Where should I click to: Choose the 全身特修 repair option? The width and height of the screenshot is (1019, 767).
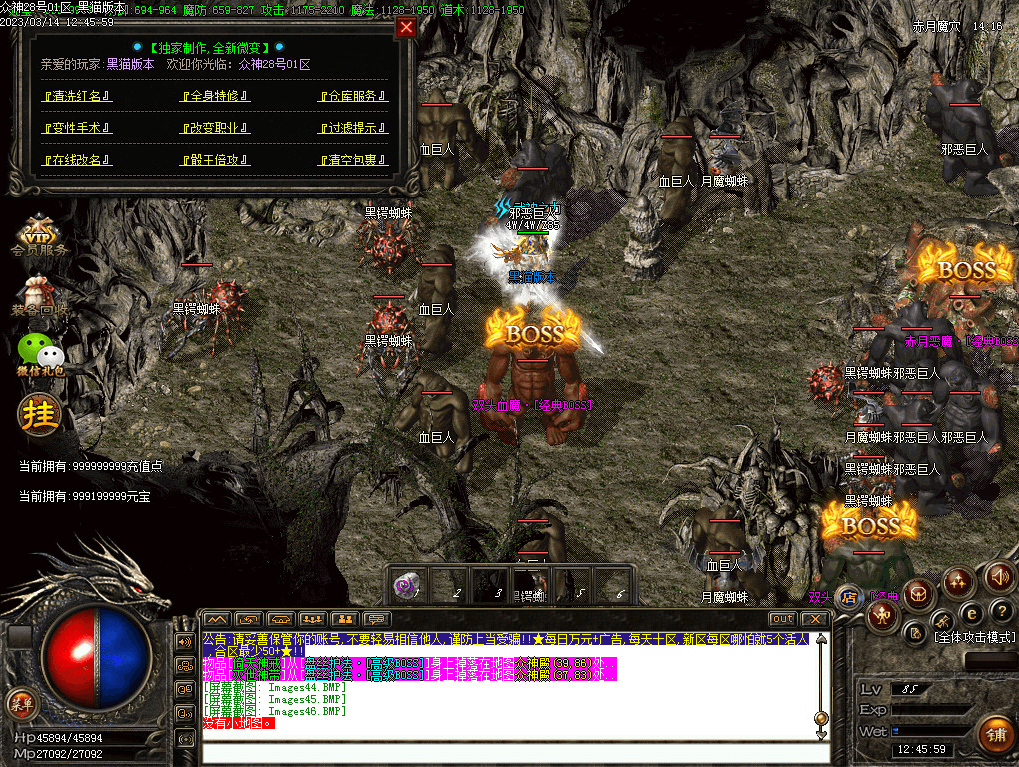pos(215,97)
